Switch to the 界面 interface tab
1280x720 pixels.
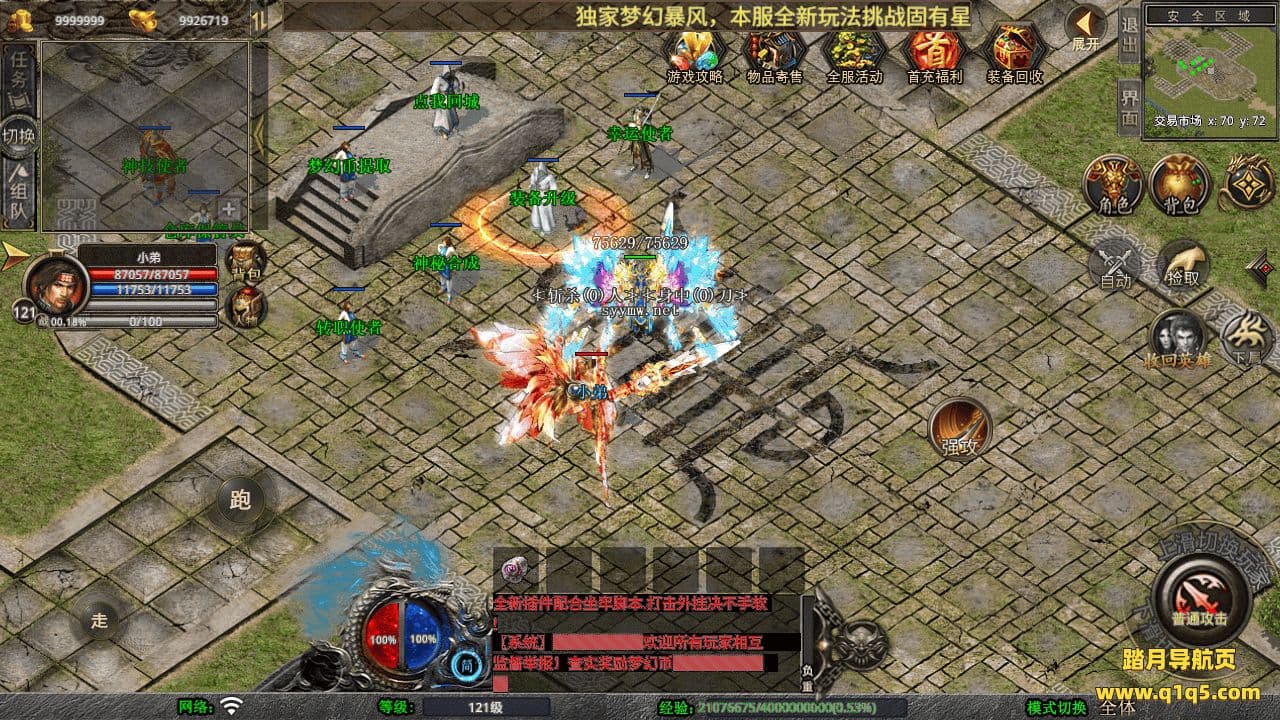point(1128,106)
